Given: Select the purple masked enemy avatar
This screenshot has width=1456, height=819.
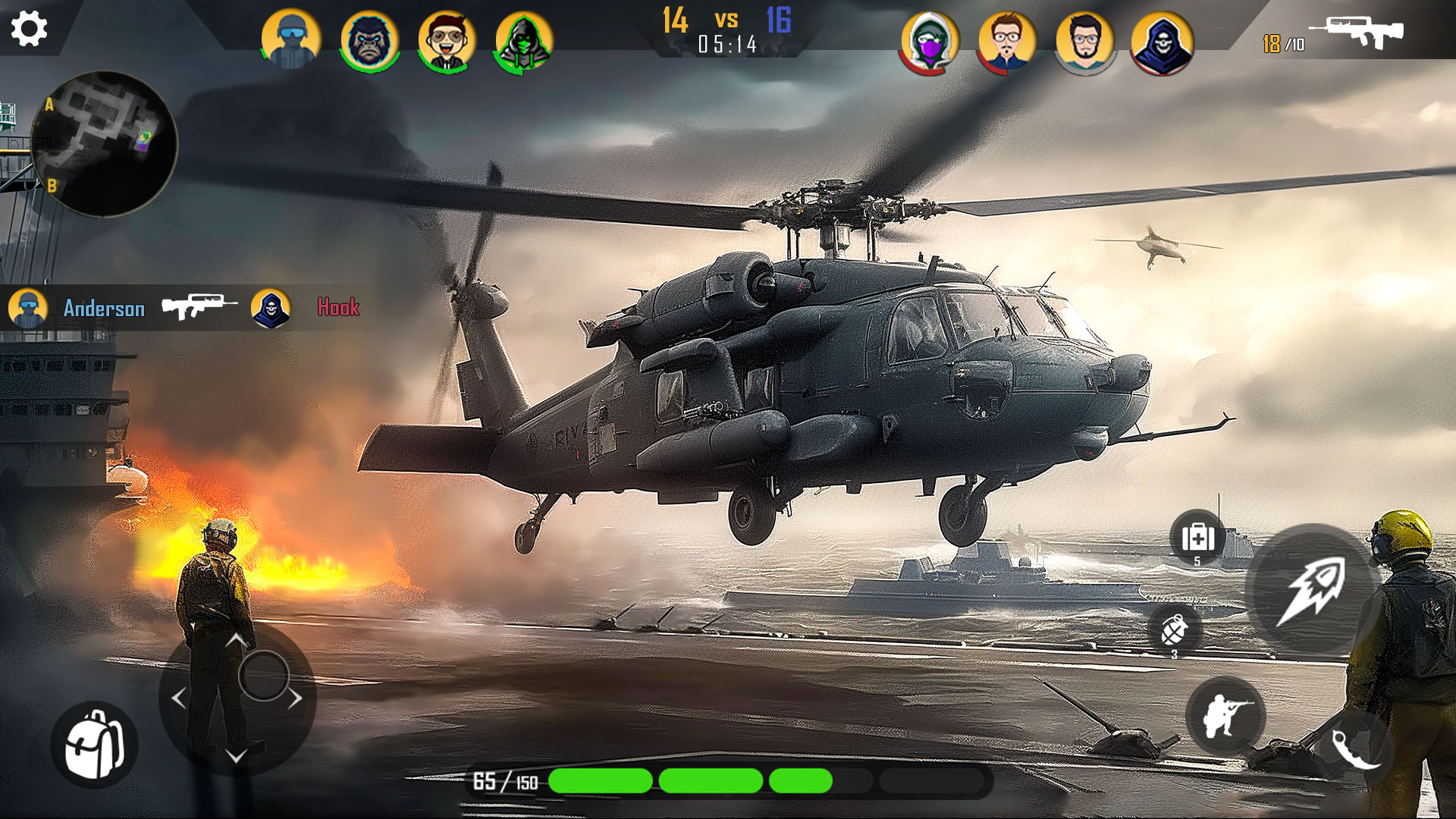Looking at the screenshot, I should [x=930, y=41].
